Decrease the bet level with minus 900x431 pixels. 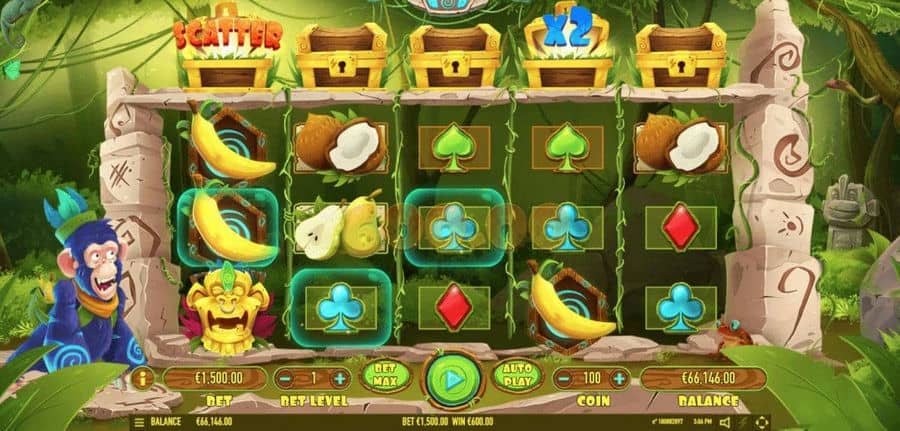287,379
